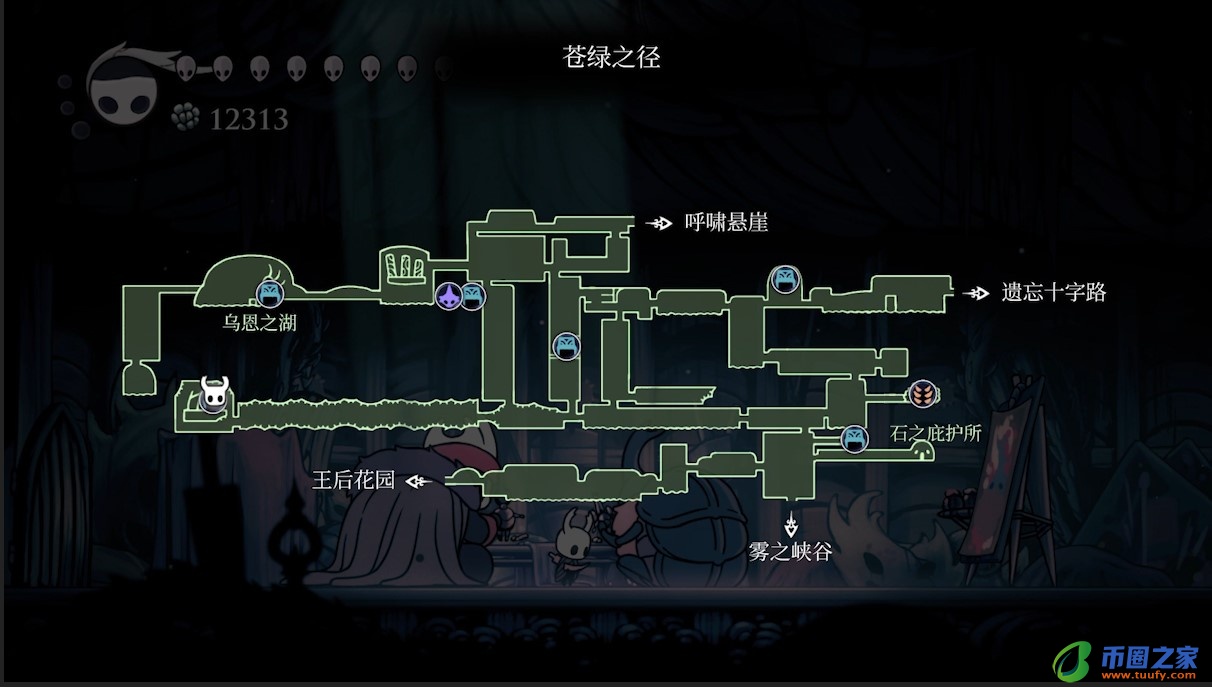Pick the bench pin in the upper-right domed alcove
Screen dimensions: 1212x687
pos(783,279)
